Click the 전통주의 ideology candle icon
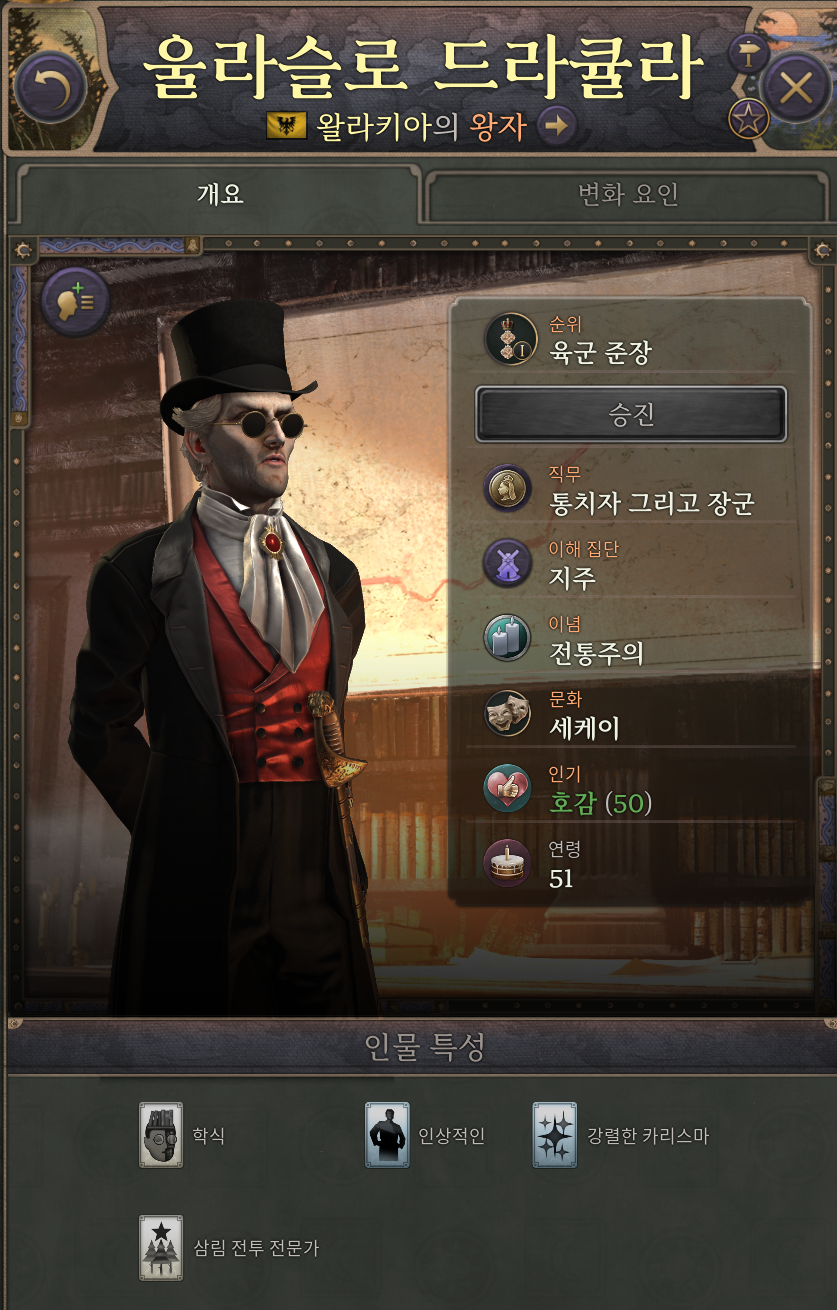 [508, 639]
